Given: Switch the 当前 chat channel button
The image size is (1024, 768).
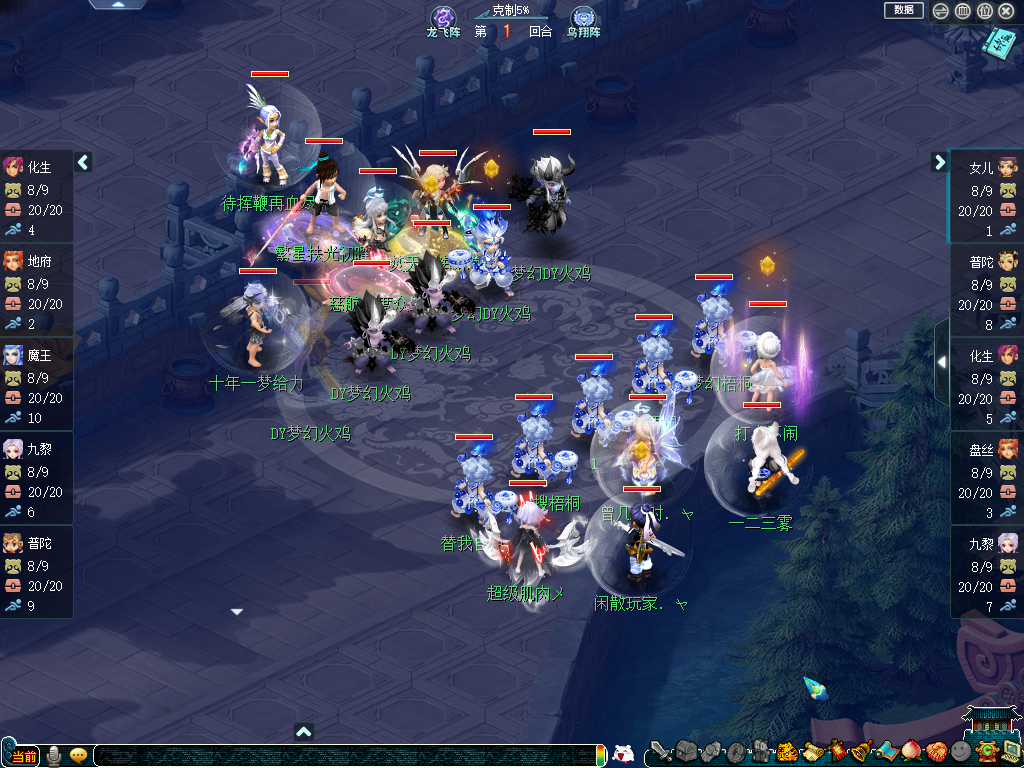Looking at the screenshot, I should 21,755.
